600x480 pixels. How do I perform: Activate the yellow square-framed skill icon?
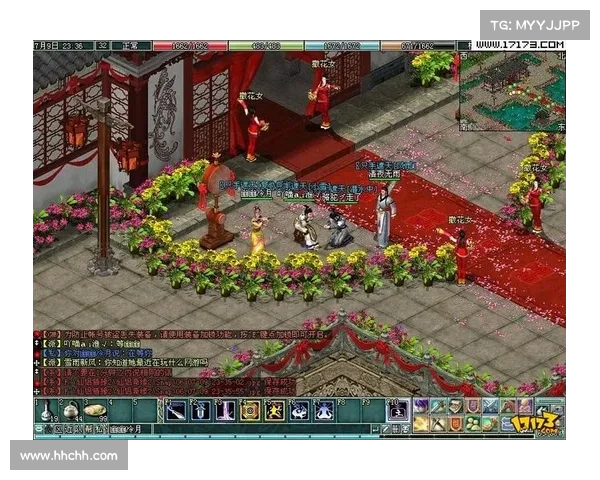click(250, 409)
